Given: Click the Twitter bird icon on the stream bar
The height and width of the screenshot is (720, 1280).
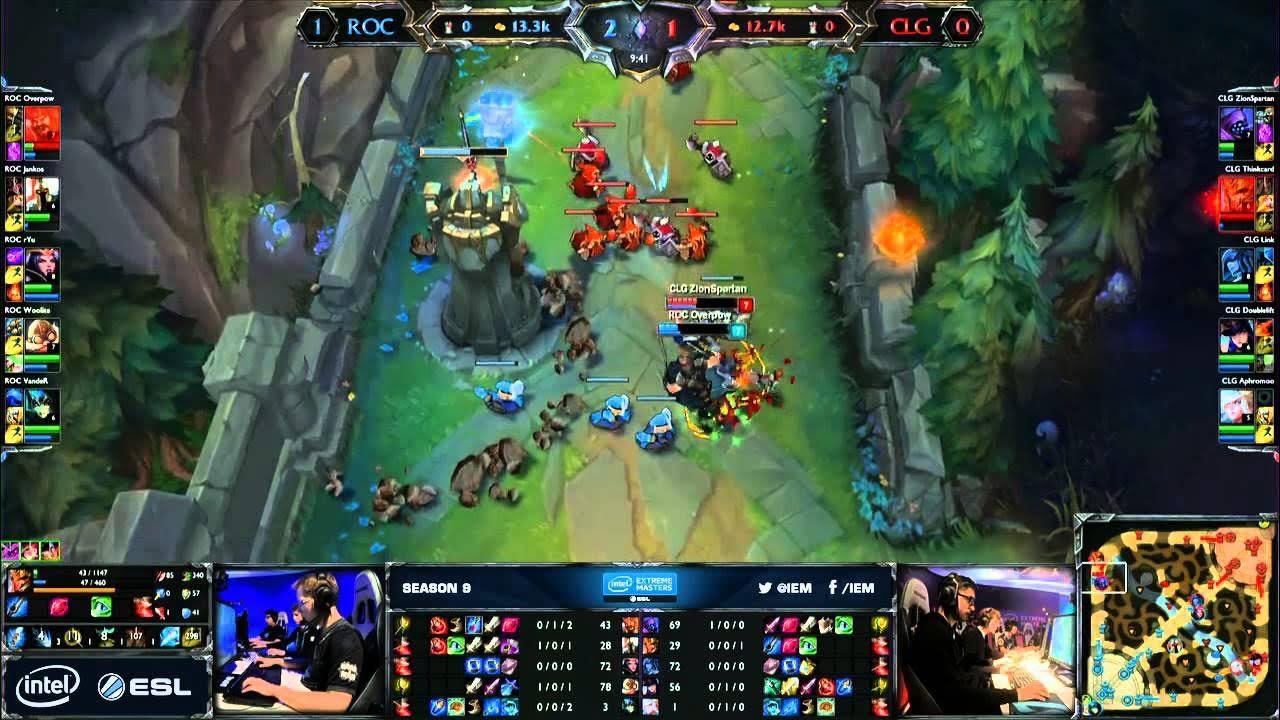Looking at the screenshot, I should click(764, 588).
